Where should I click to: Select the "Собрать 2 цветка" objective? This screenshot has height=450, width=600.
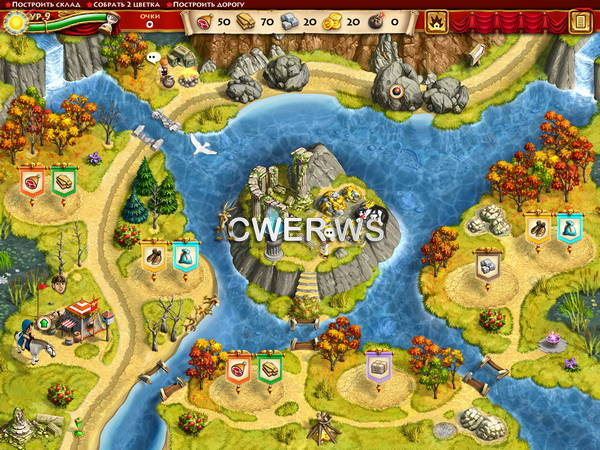point(123,5)
